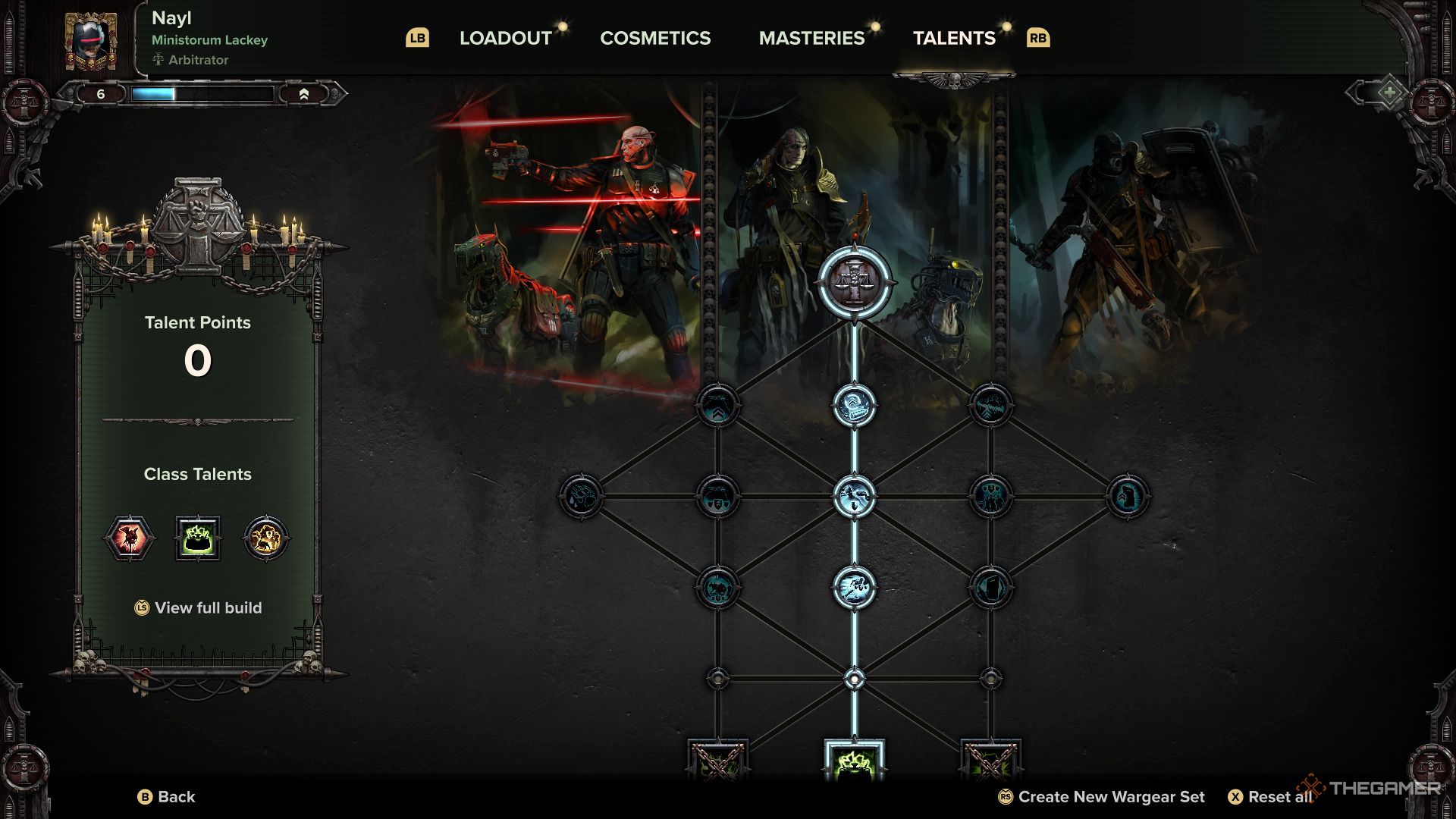Go to the Masteries tab

(811, 38)
